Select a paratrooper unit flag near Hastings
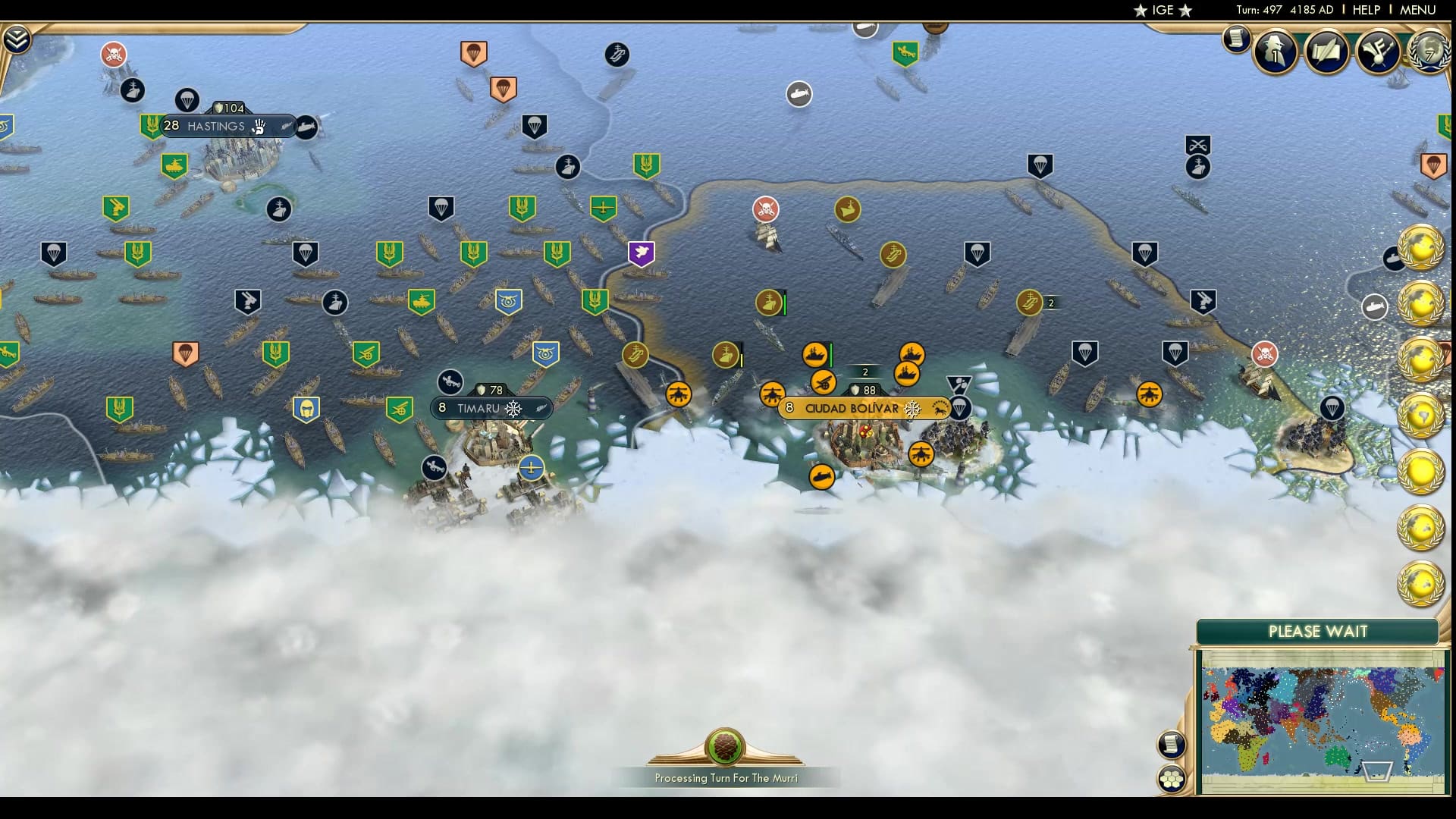This screenshot has width=1456, height=819. (187, 99)
